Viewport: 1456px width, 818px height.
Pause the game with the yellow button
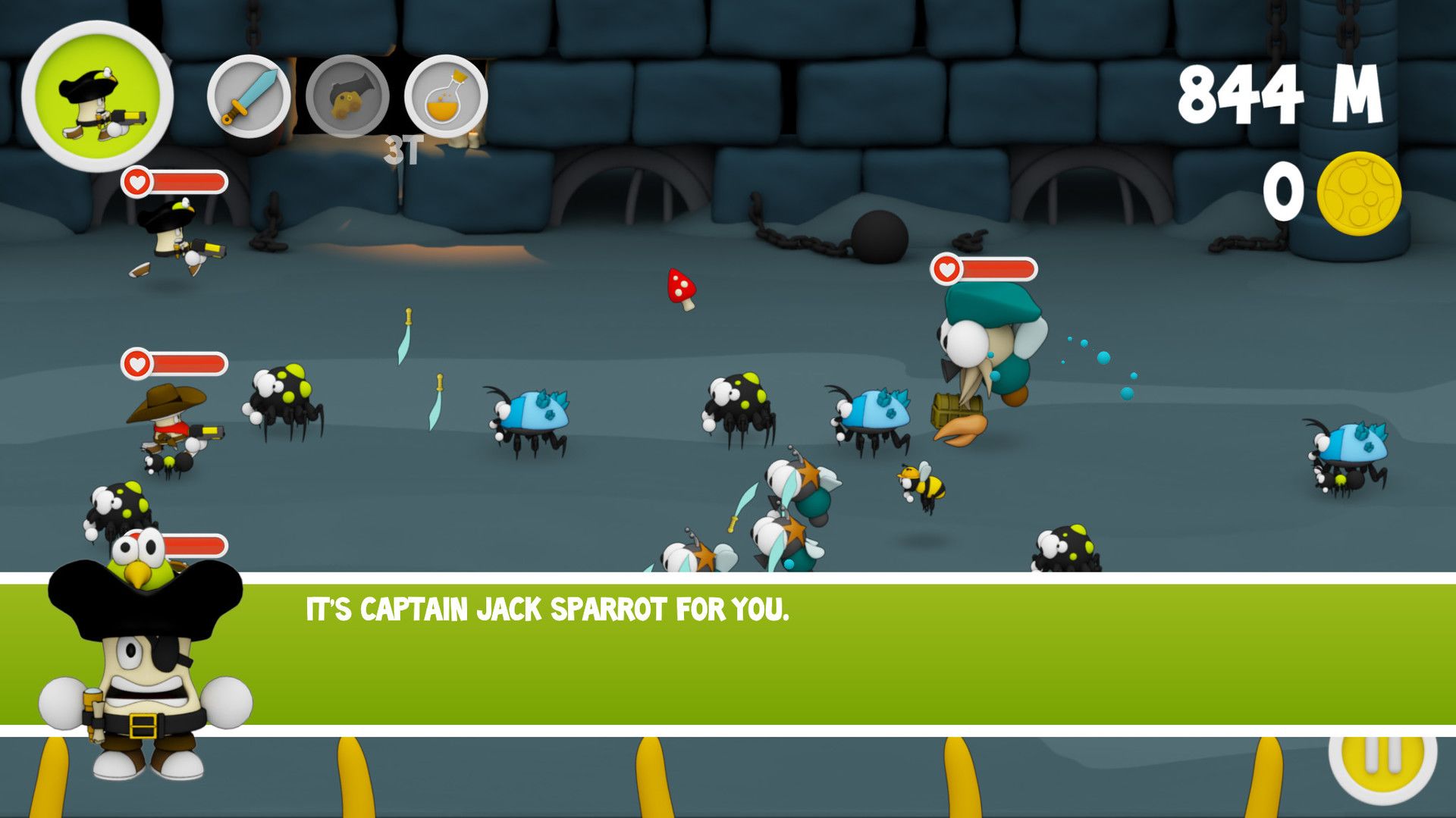[1382, 758]
